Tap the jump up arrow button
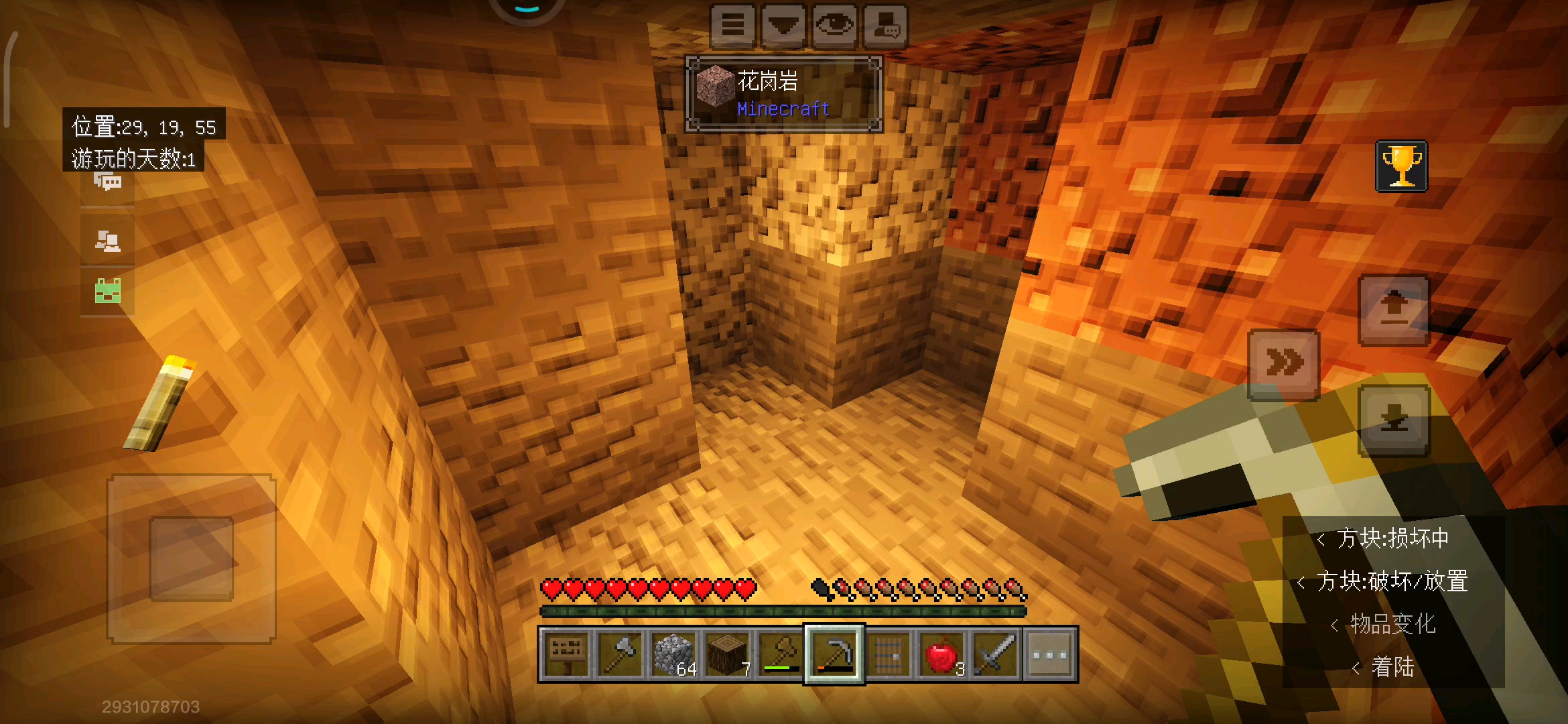Image resolution: width=1568 pixels, height=724 pixels. click(x=1394, y=310)
